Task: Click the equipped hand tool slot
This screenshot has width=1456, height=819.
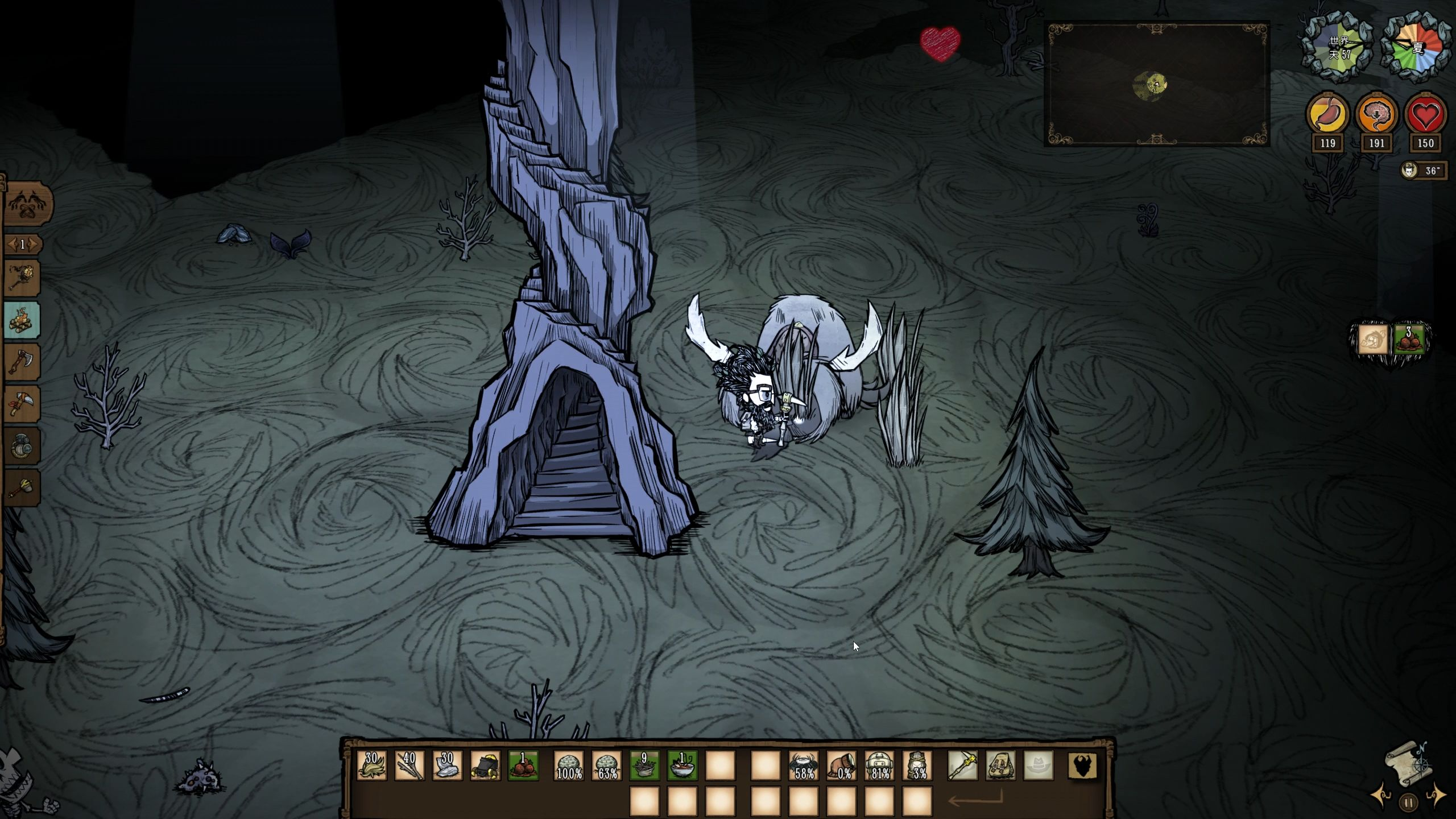Action: [962, 766]
